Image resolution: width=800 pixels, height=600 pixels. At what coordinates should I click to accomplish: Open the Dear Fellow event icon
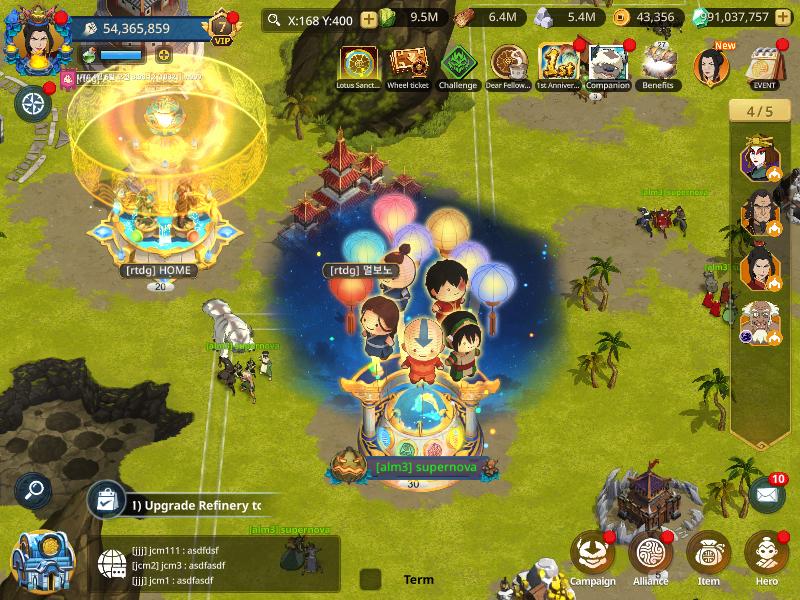pos(508,64)
